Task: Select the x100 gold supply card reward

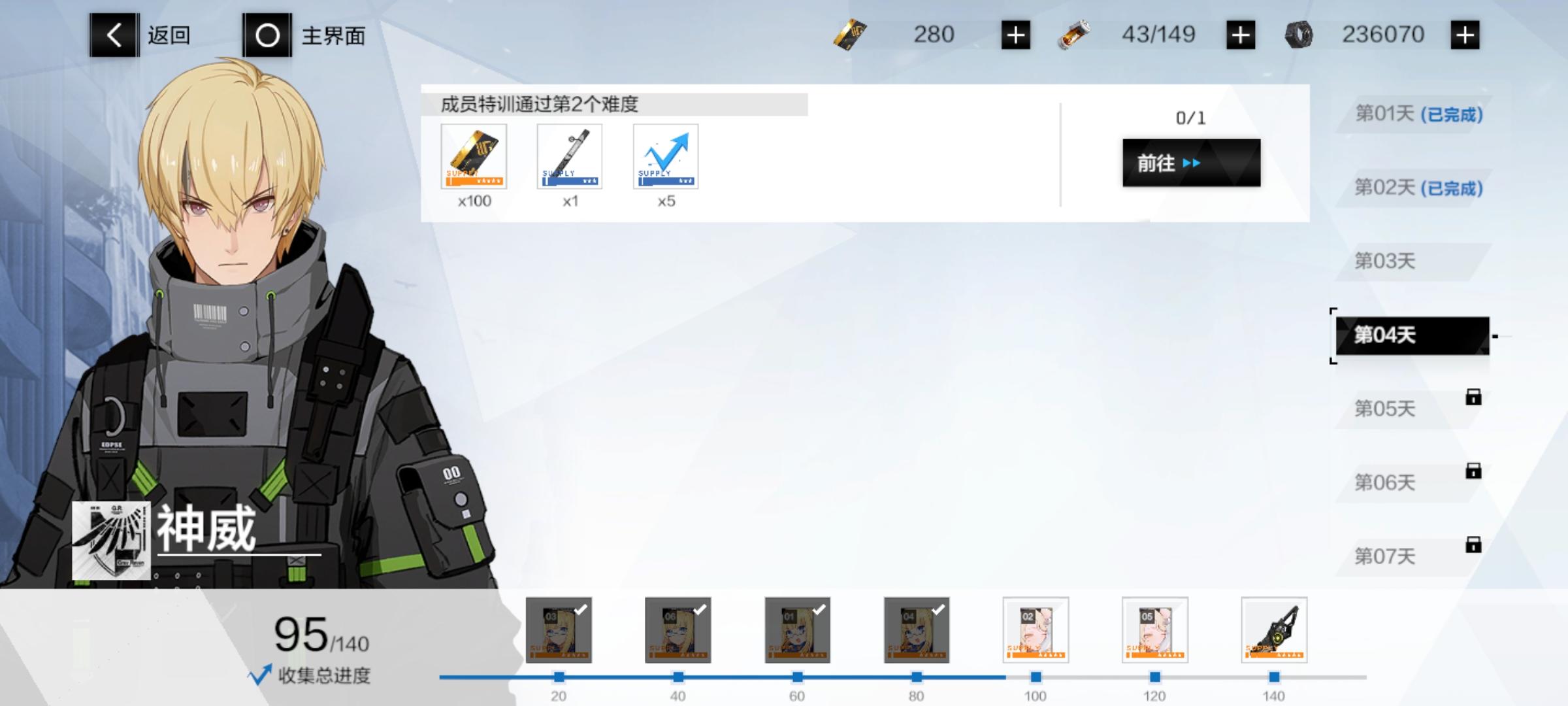Action: click(x=475, y=157)
